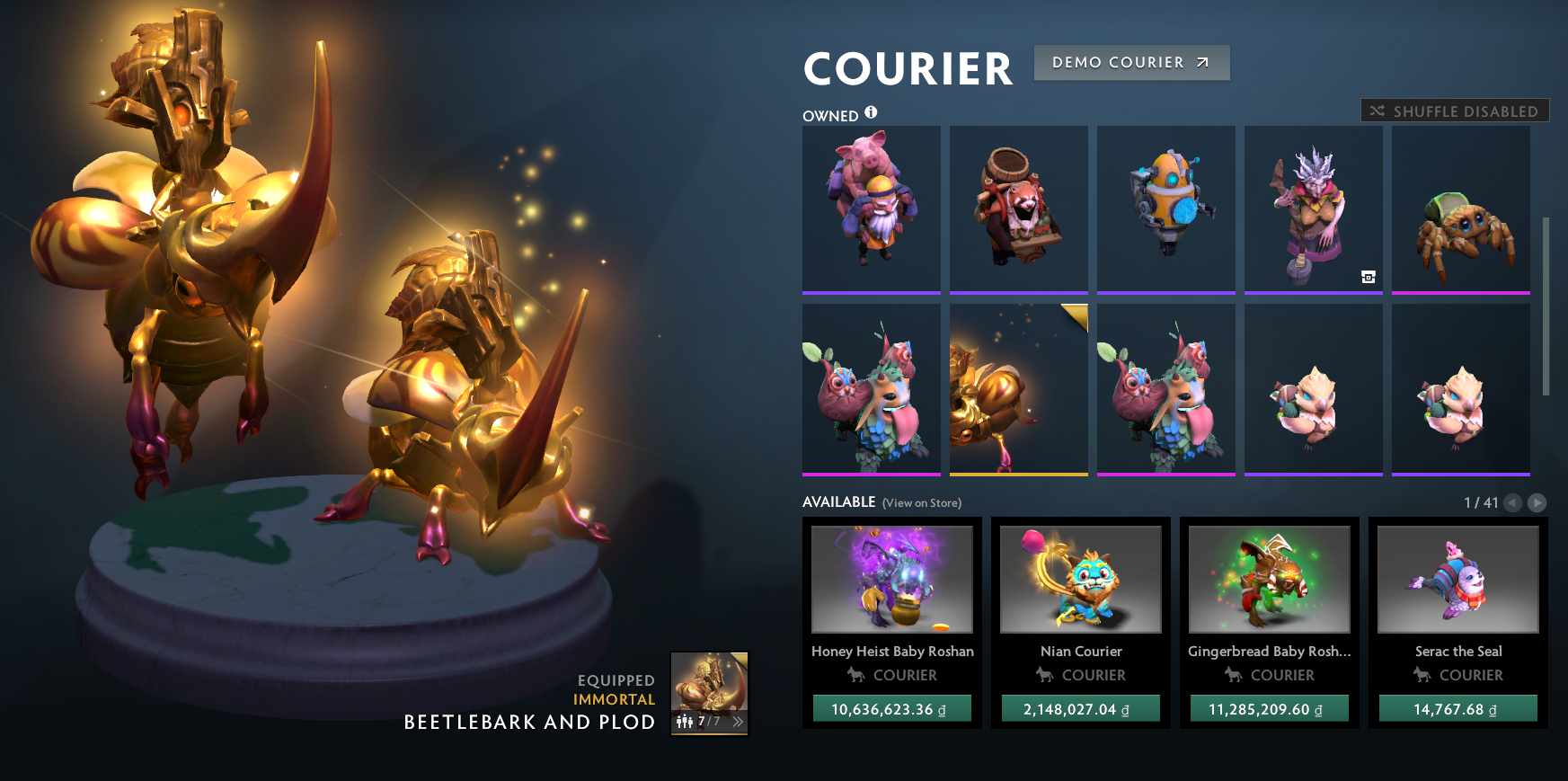Click the Gingerbread Baby Roshan price tag

tap(1270, 708)
